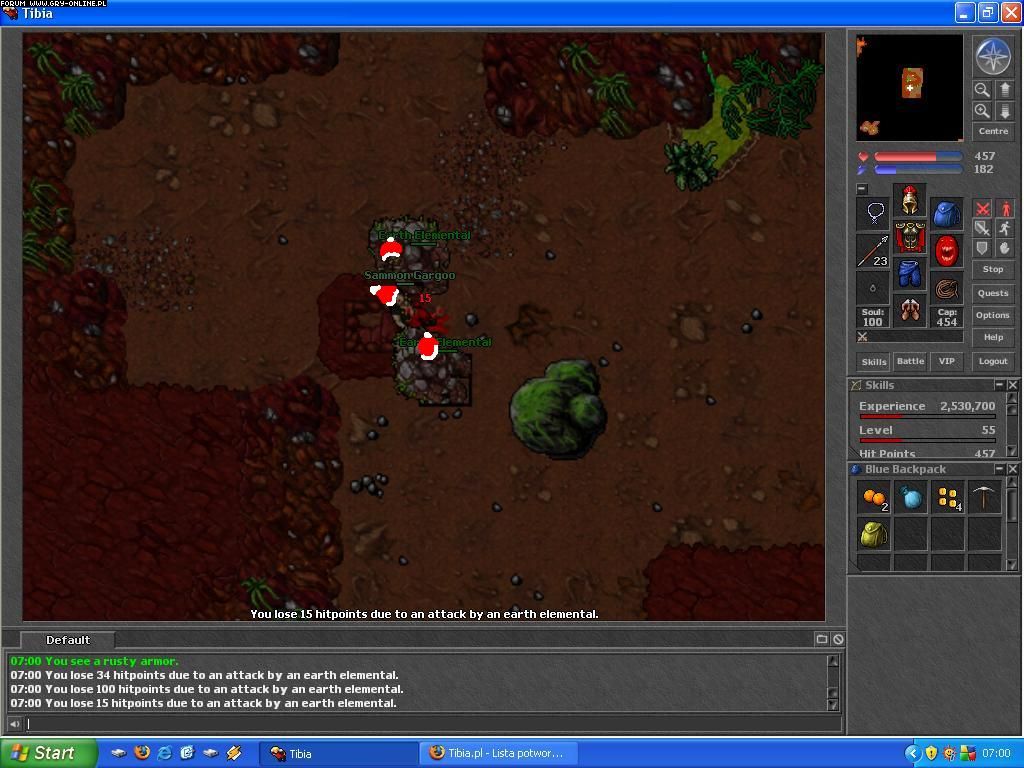Click the blue potion flask in the backpack
The image size is (1024, 768).
pos(911,497)
